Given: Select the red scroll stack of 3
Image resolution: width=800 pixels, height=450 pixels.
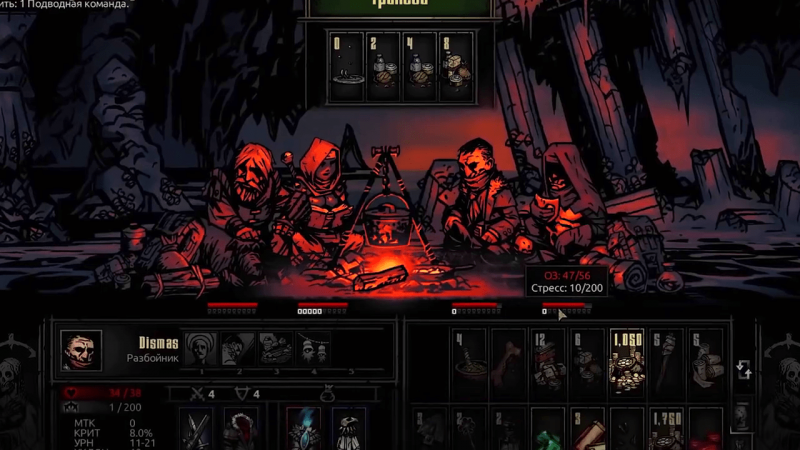Looking at the screenshot, I should coord(587,432).
